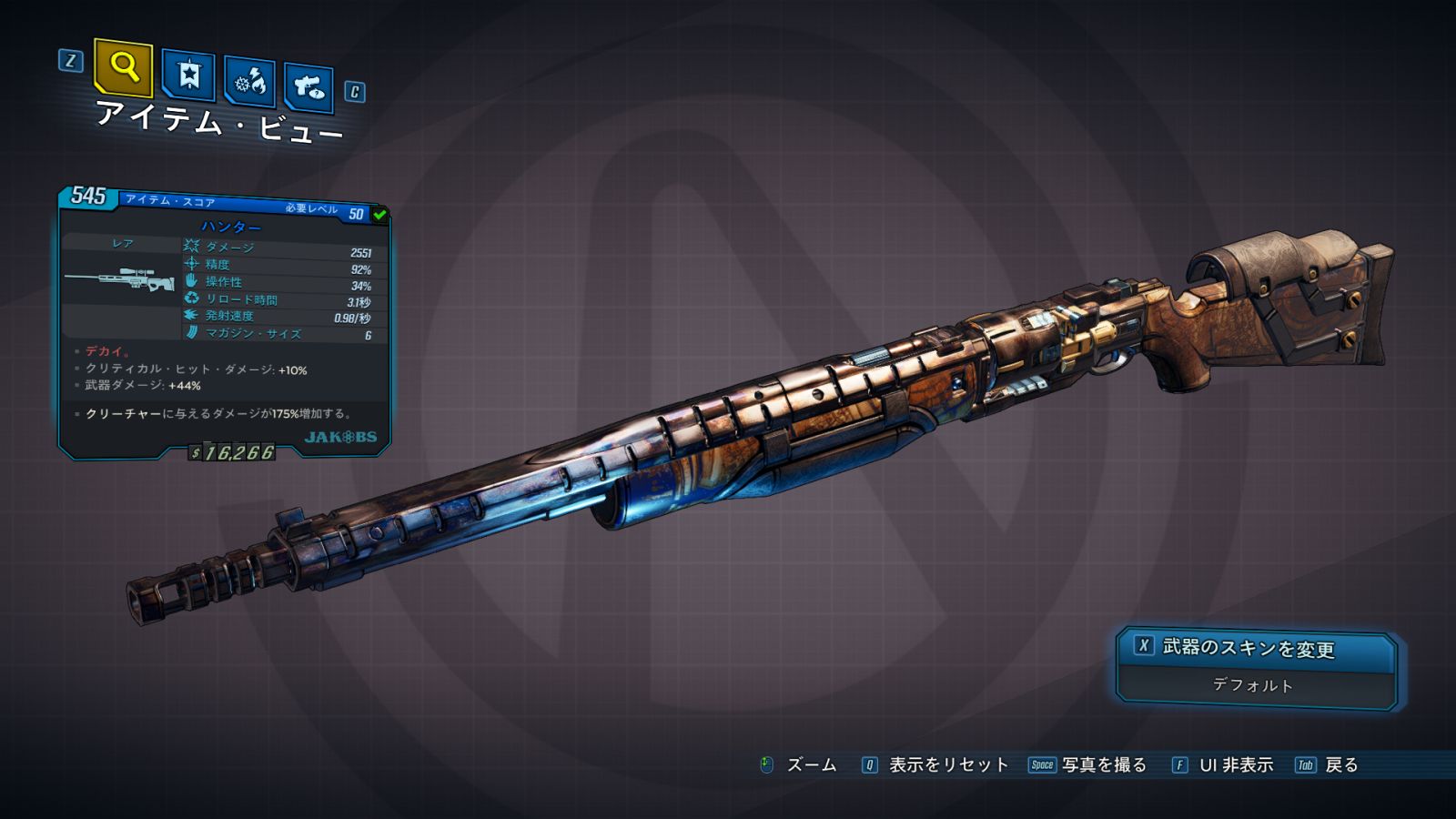Select the ハンター weapon item card

[224, 323]
